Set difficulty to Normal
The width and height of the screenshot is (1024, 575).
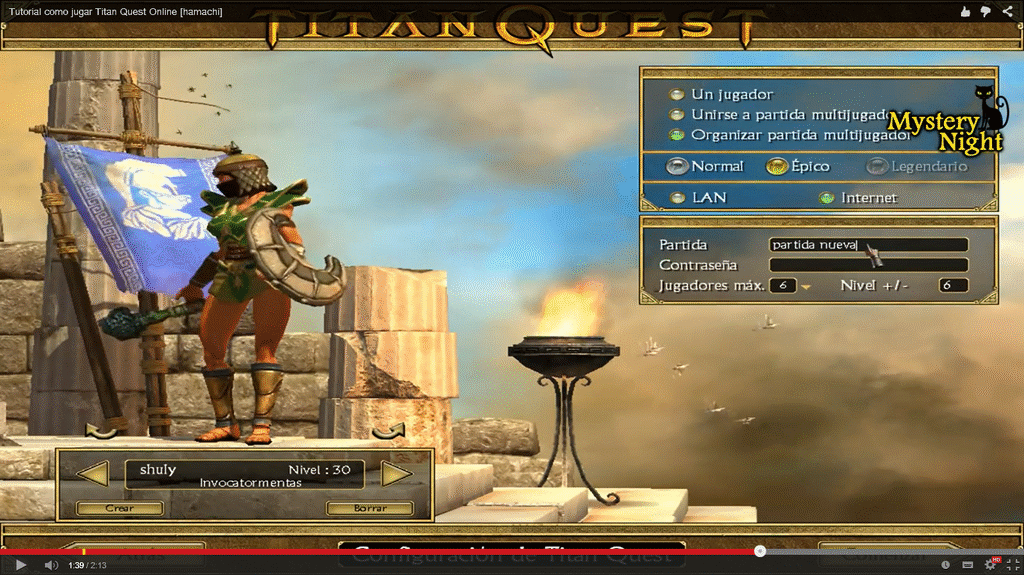coord(679,166)
